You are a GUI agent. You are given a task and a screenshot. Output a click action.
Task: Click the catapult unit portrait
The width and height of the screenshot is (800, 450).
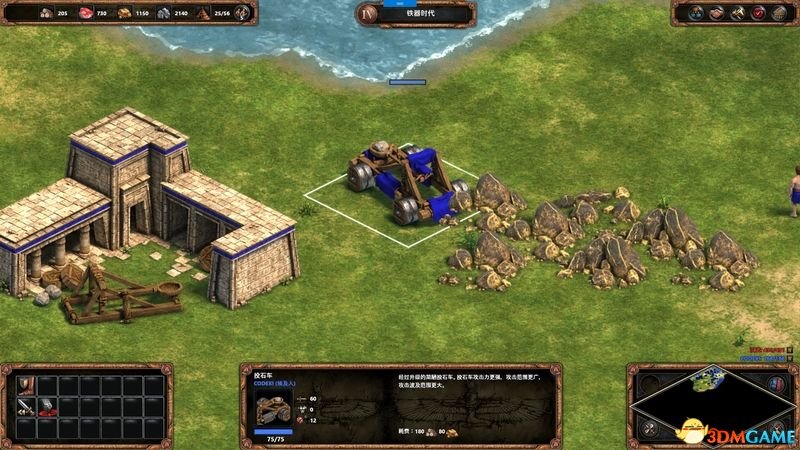pyautogui.click(x=271, y=407)
